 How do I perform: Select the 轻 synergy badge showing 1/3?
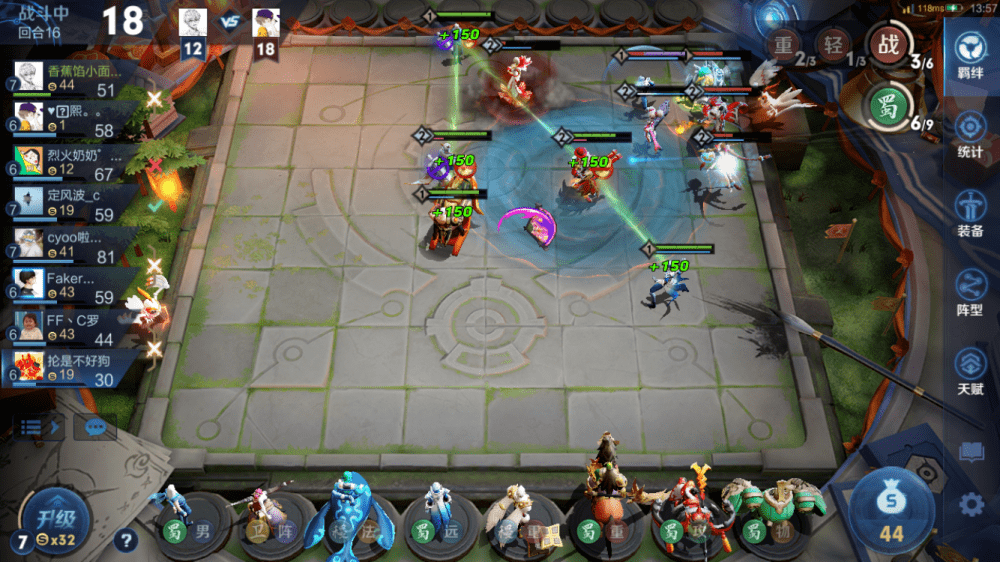[x=832, y=45]
